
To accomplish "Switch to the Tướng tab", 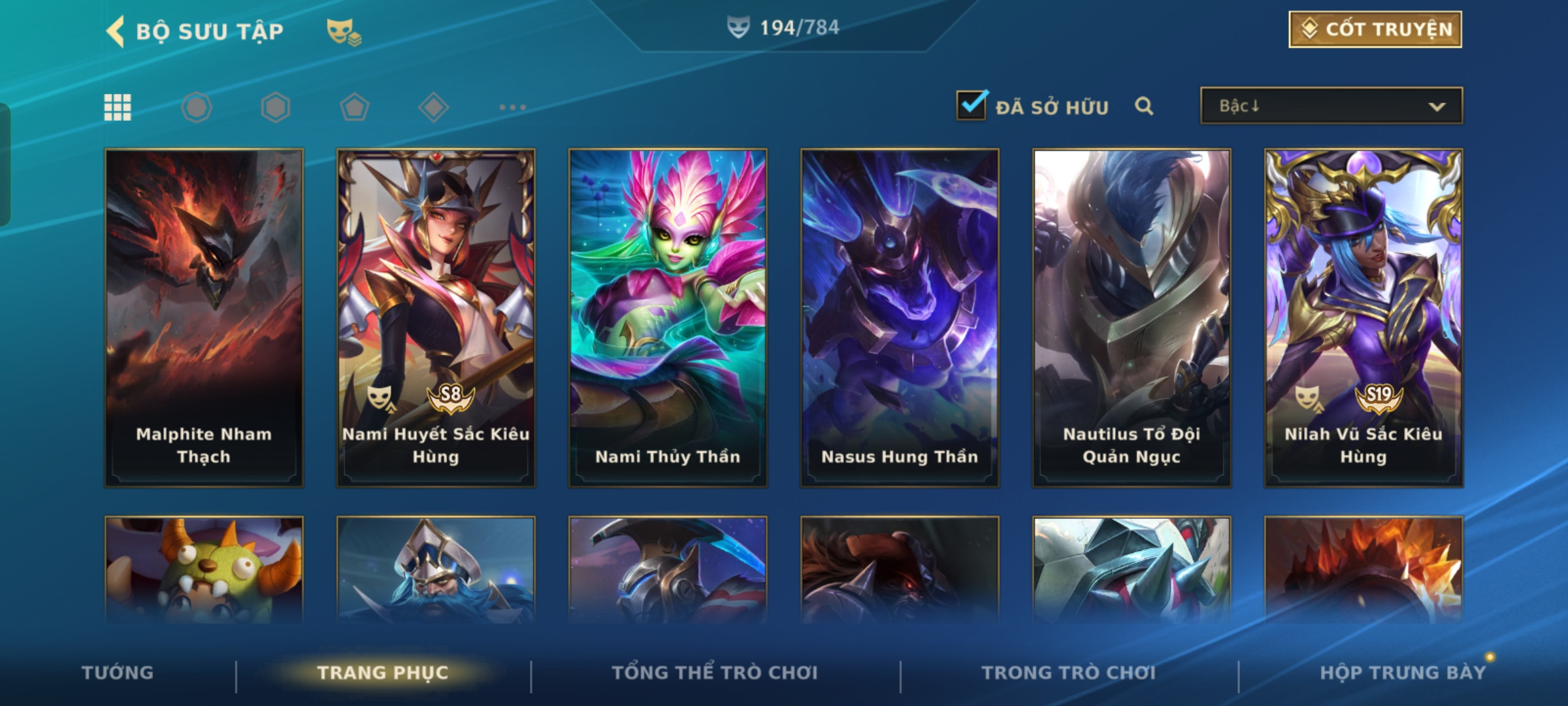I will point(118,673).
